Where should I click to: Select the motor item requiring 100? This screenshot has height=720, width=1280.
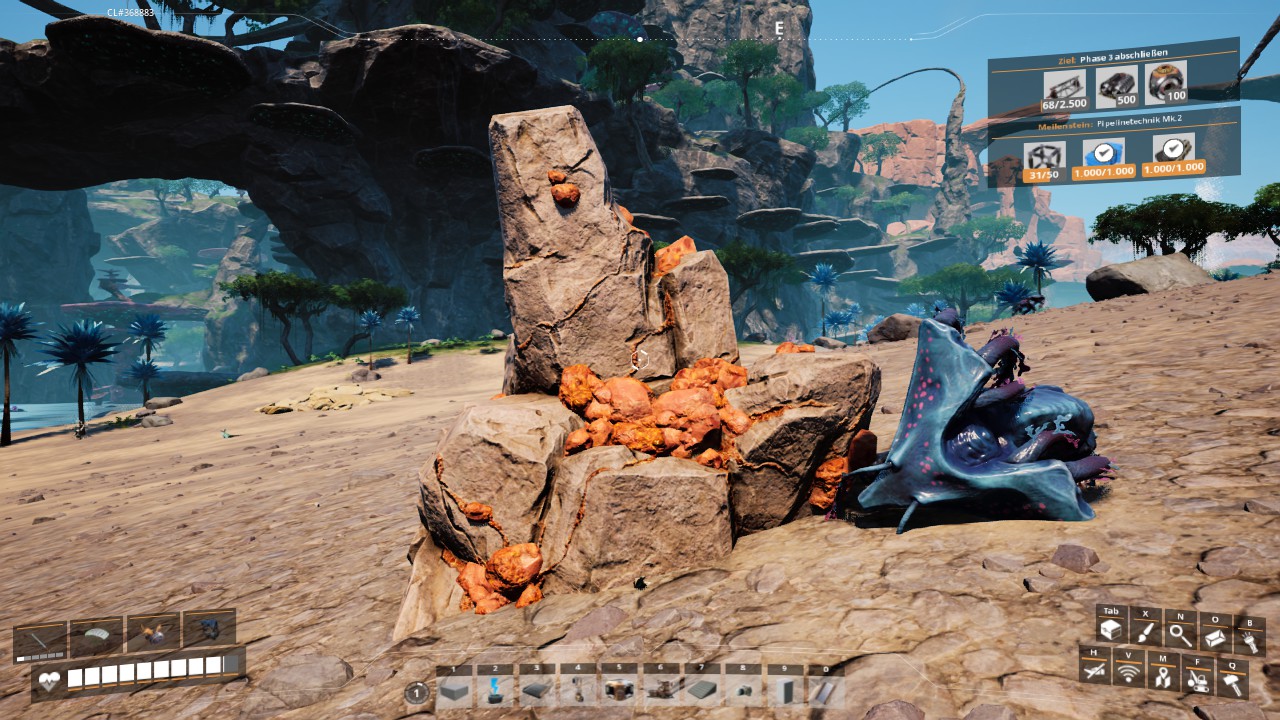coord(1165,83)
